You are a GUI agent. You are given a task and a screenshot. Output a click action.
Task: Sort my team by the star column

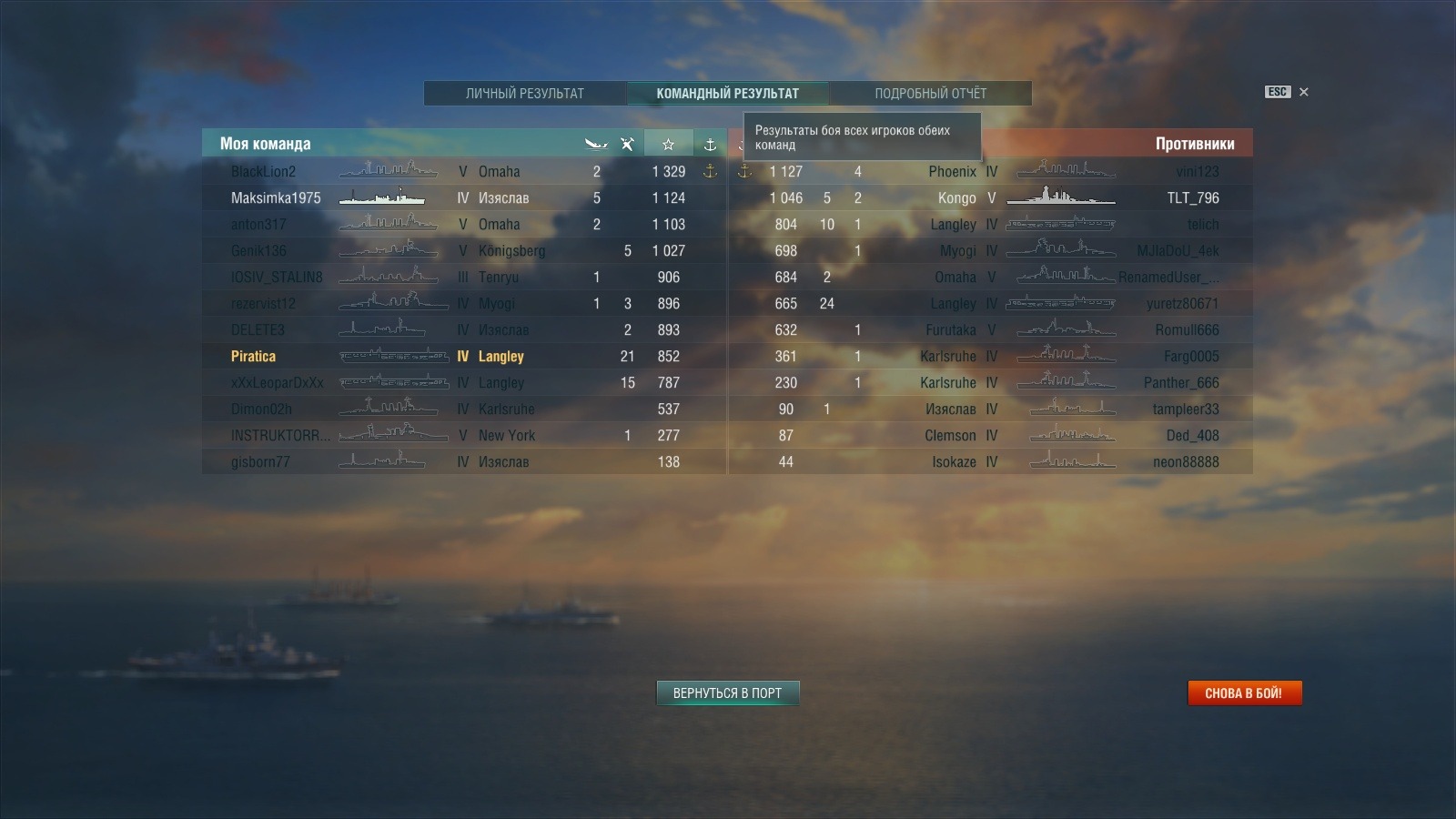coord(668,144)
